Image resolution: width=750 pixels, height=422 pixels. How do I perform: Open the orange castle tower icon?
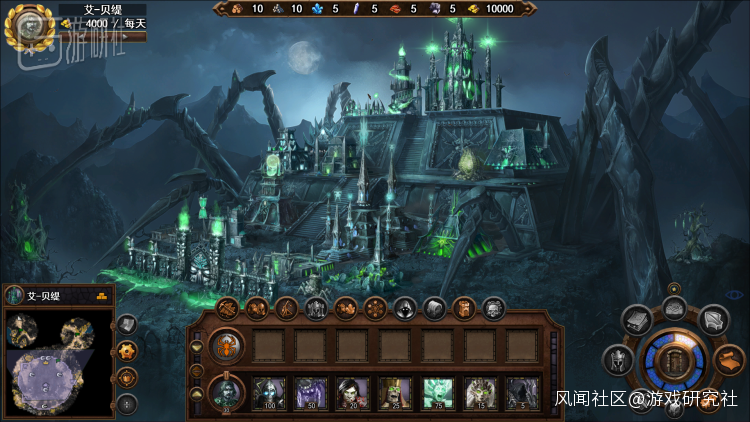[464, 307]
